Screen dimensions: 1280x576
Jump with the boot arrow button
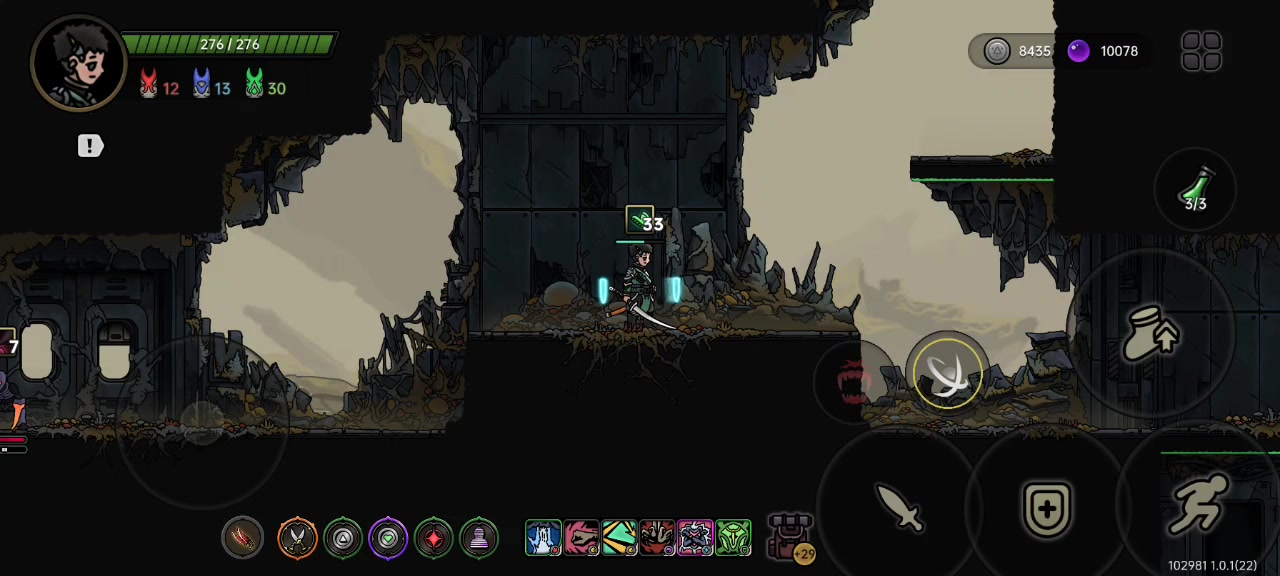pos(1151,333)
